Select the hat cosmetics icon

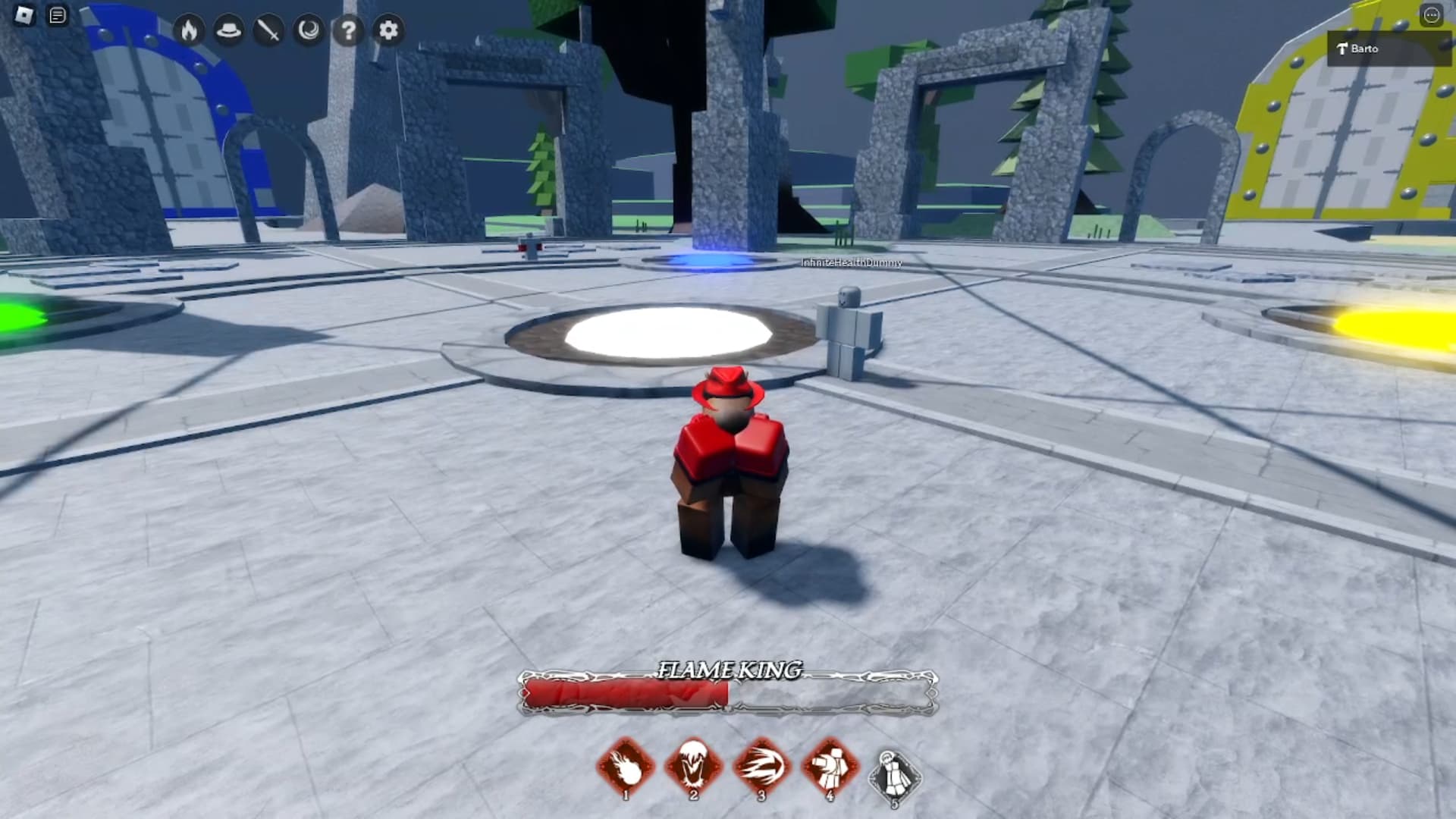point(231,31)
